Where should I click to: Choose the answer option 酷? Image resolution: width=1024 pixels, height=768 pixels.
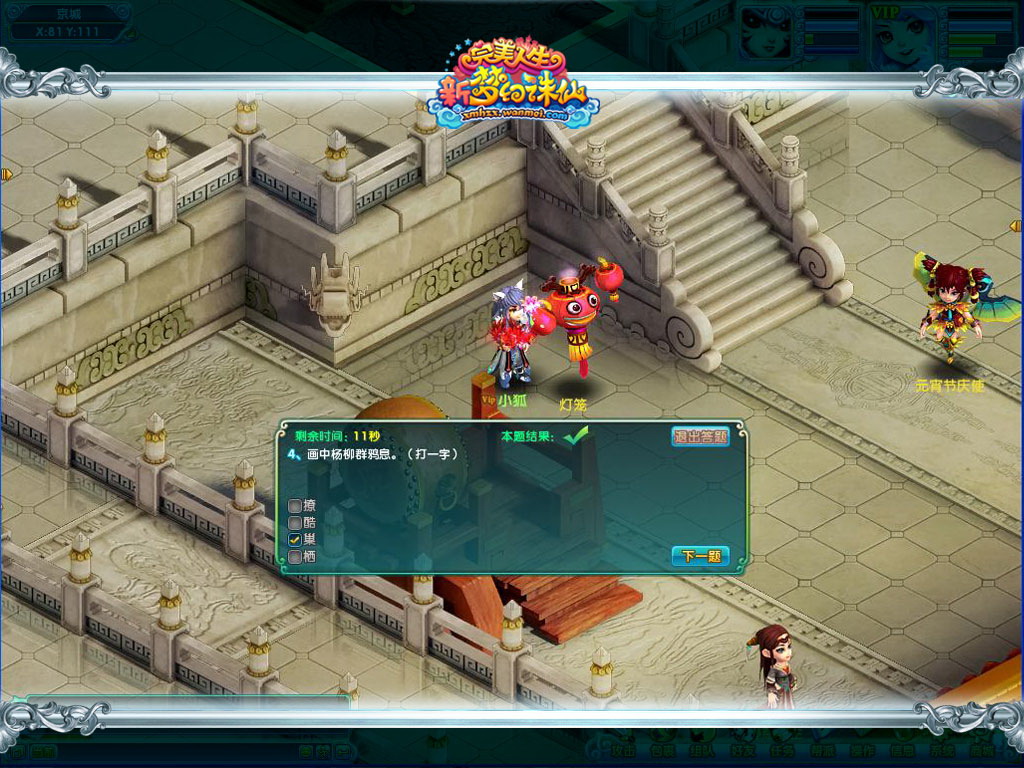coord(295,522)
